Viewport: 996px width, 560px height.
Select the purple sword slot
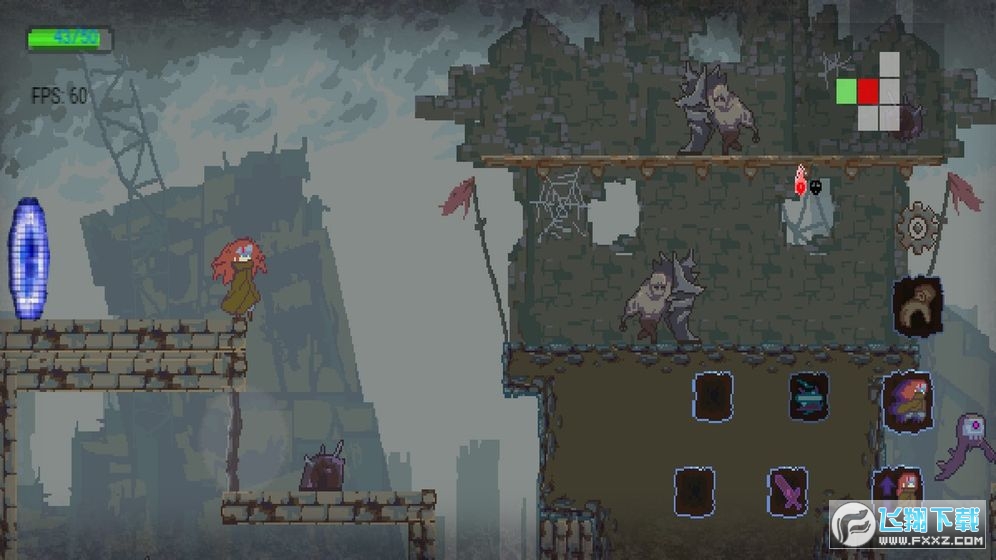[788, 492]
